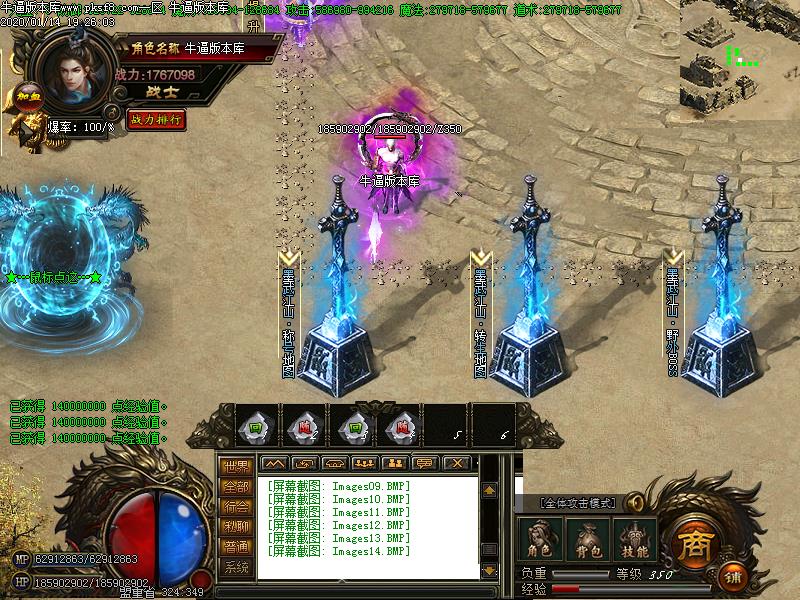Screen dimensions: 800x600
Task: Click the chat scrollbar down arrow
Action: 489,569
